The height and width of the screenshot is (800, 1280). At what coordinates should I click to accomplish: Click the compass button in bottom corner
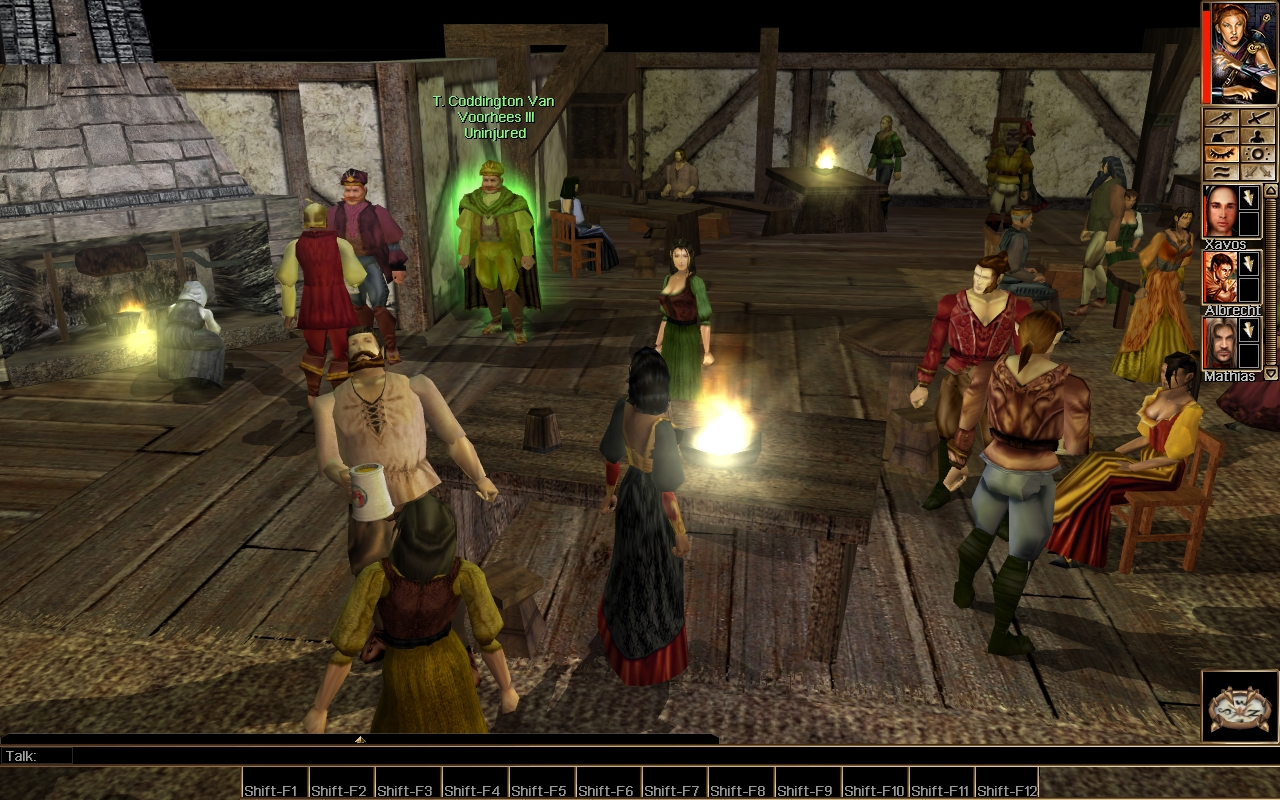[1240, 707]
